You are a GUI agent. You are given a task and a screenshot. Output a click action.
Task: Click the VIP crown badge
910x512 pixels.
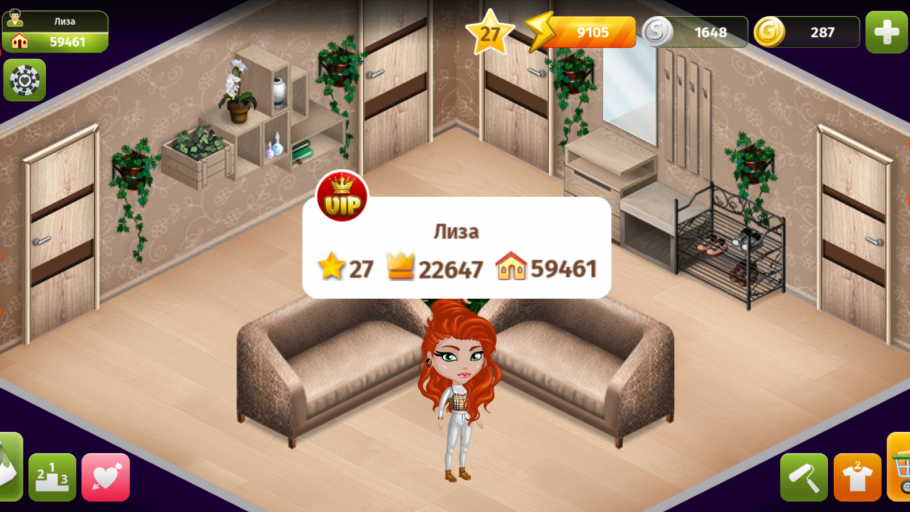pyautogui.click(x=343, y=197)
